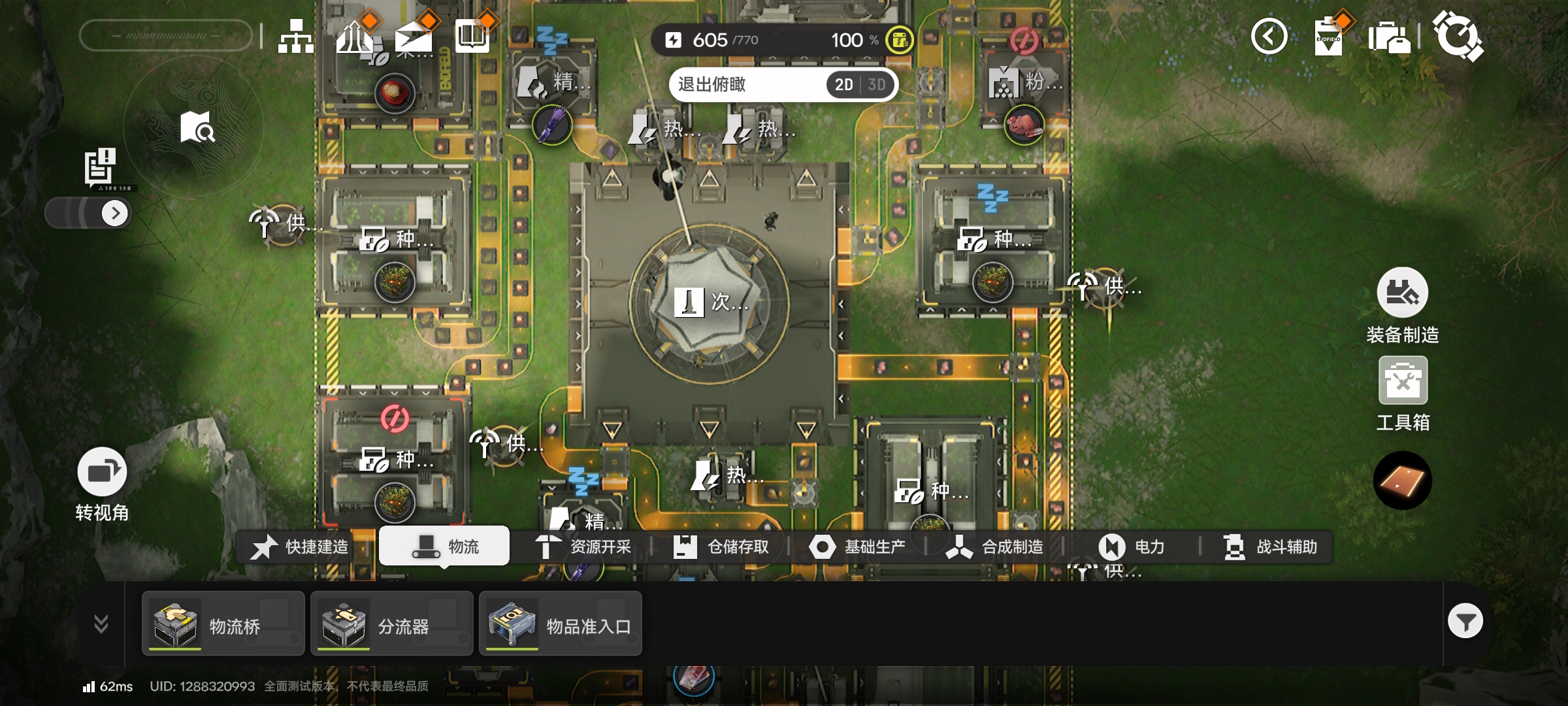Click the circular back arrow button

tap(1269, 37)
